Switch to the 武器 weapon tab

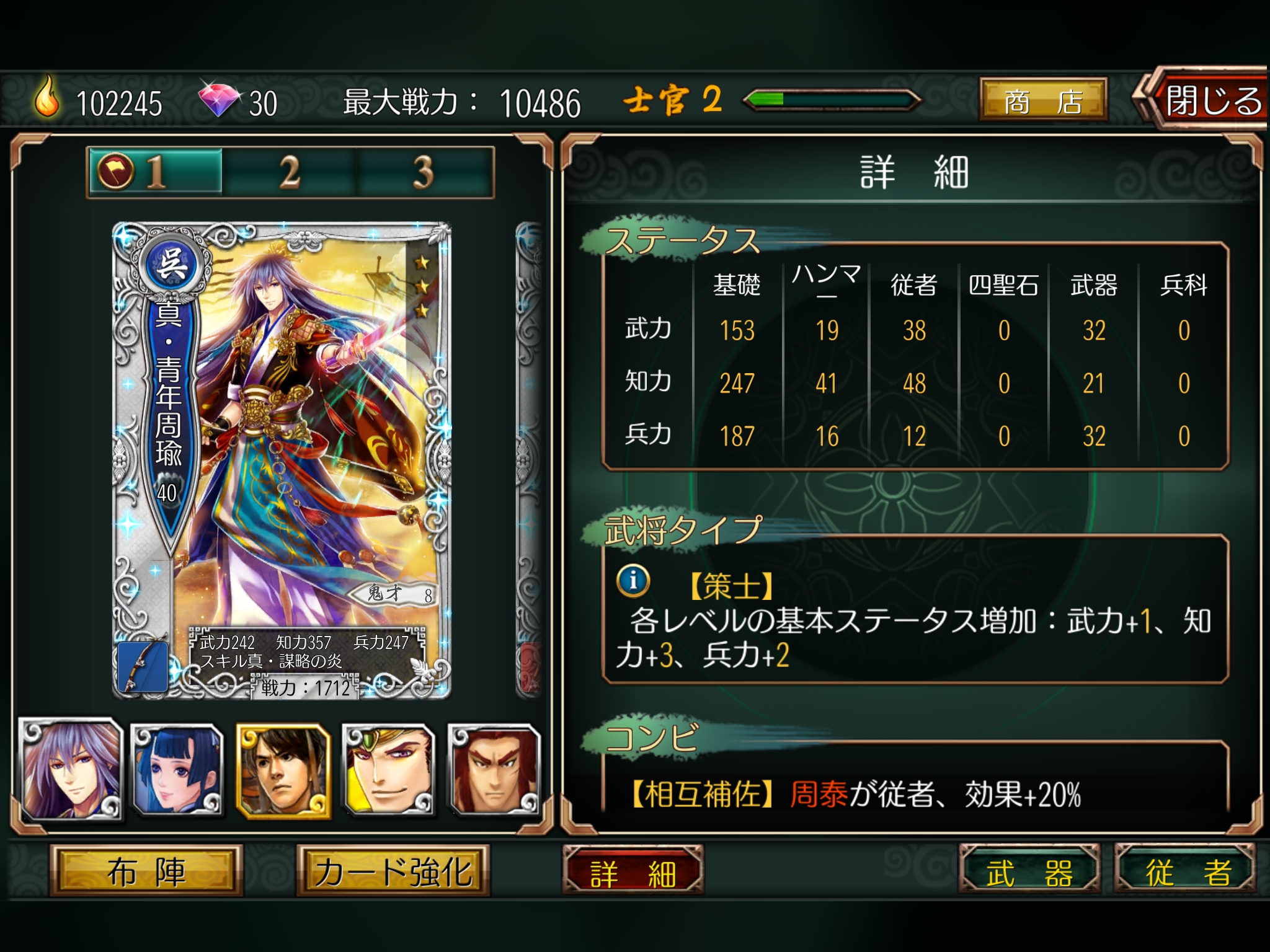click(x=1029, y=871)
